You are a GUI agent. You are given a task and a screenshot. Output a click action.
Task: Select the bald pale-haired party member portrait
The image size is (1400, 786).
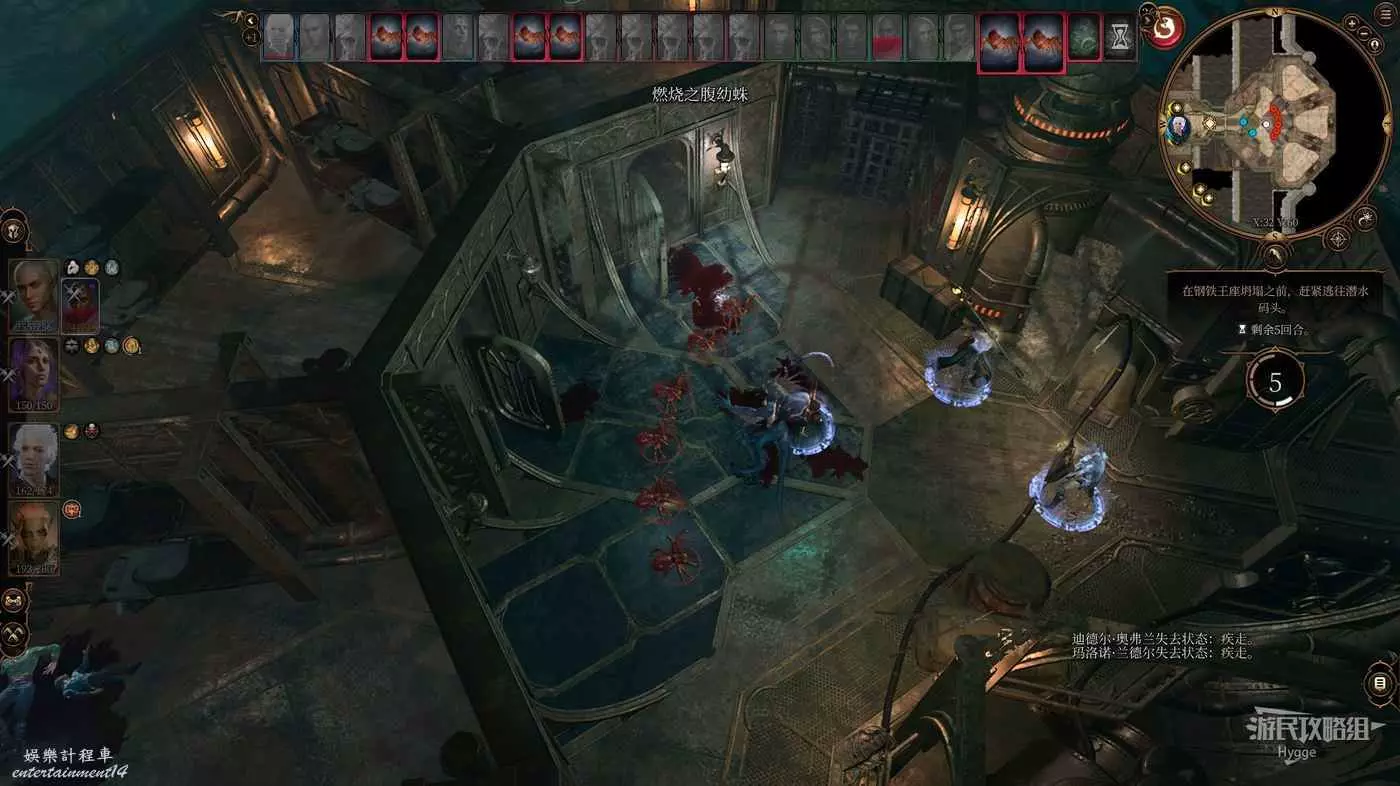(x=33, y=295)
